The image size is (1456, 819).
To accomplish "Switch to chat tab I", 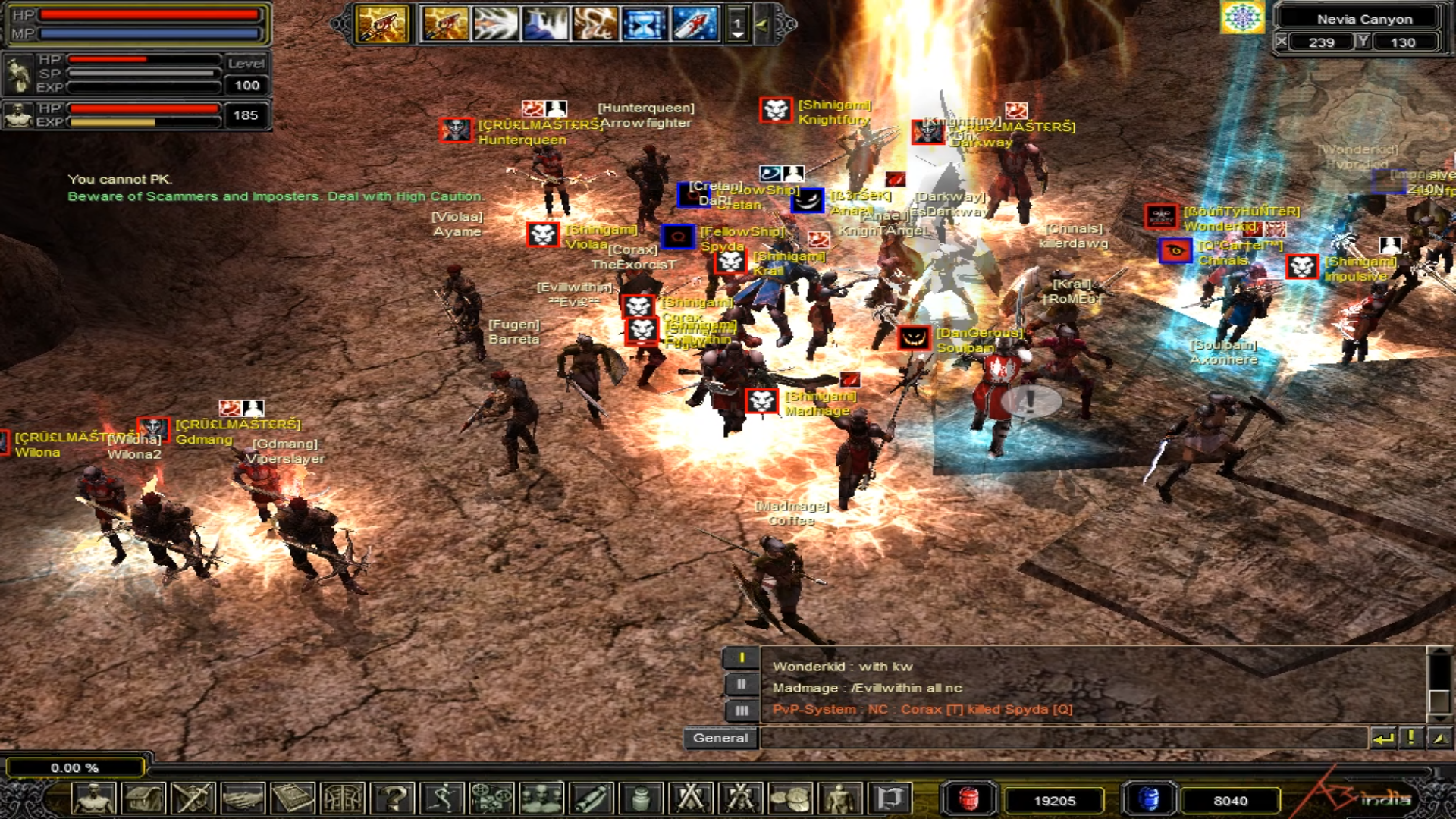I will pyautogui.click(x=741, y=657).
